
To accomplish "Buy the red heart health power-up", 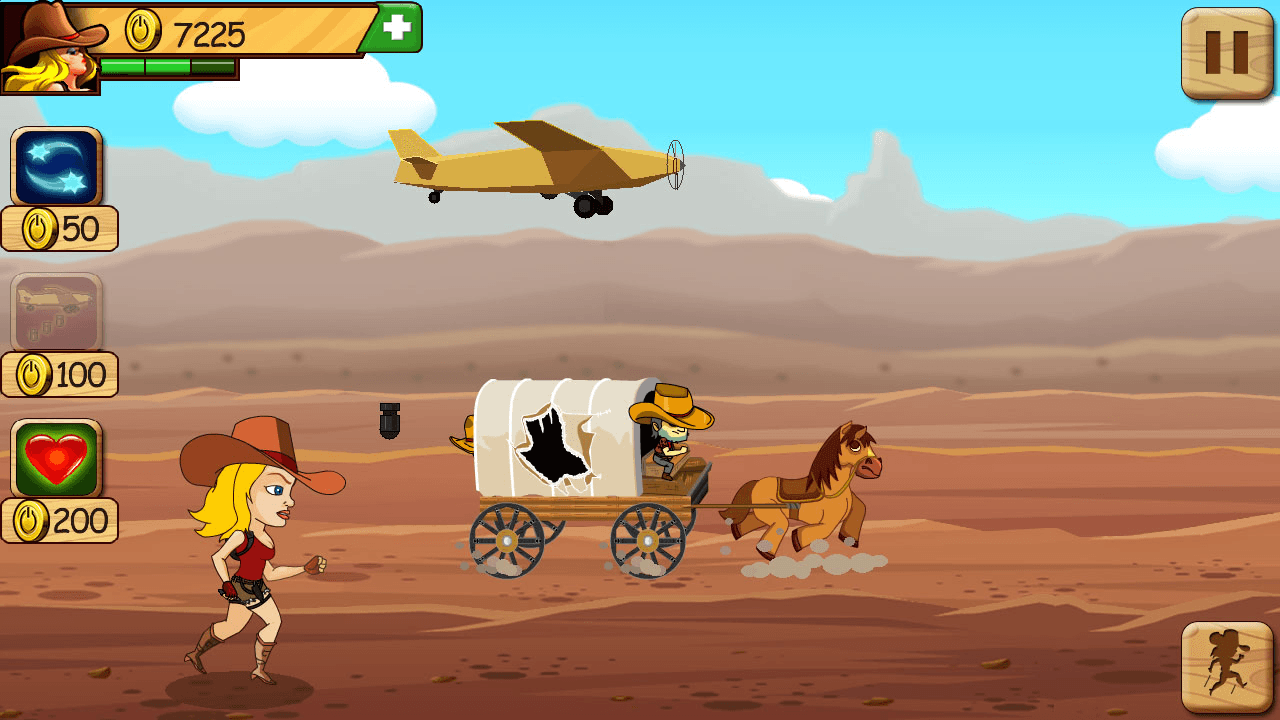I will coord(57,459).
